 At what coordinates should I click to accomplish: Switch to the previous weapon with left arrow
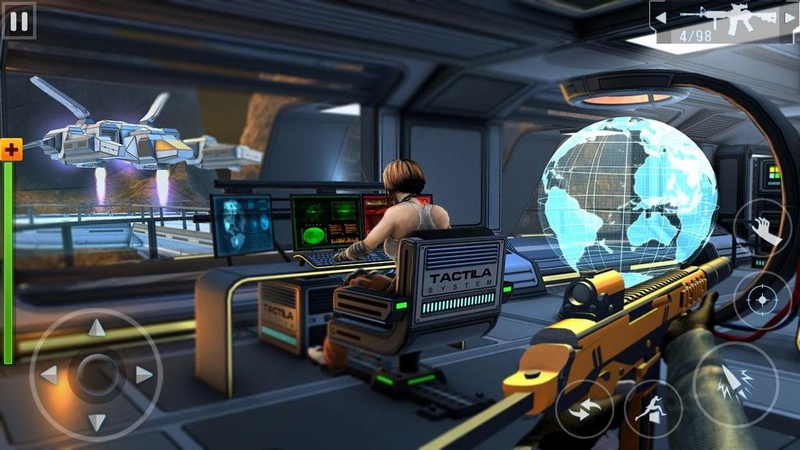[661, 17]
